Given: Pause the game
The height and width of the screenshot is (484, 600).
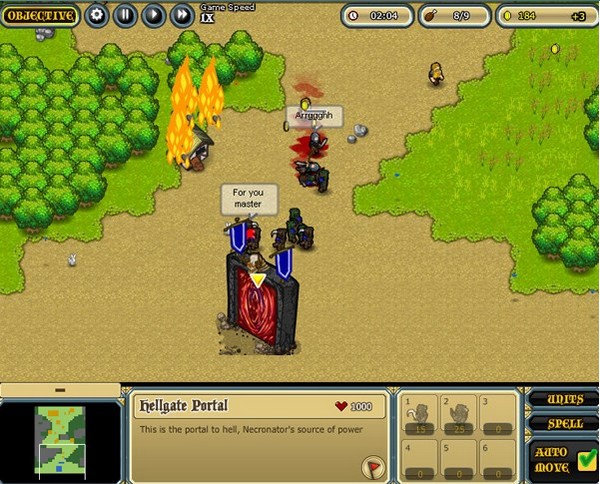Looking at the screenshot, I should [125, 15].
